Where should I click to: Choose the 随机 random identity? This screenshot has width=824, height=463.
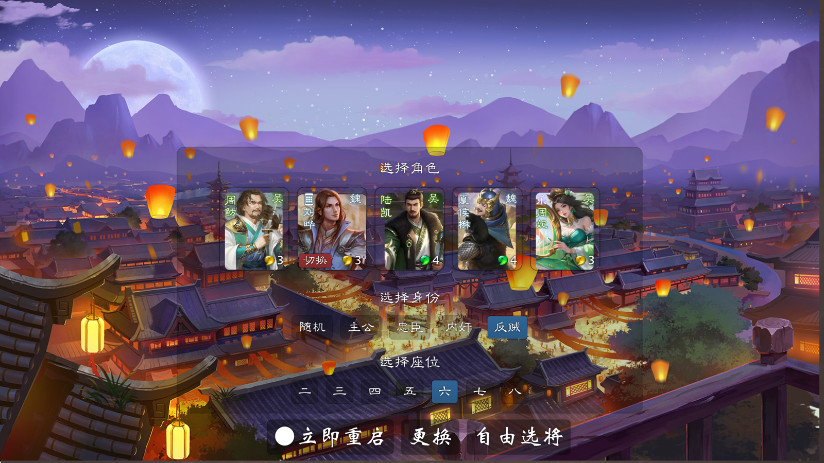pyautogui.click(x=313, y=327)
